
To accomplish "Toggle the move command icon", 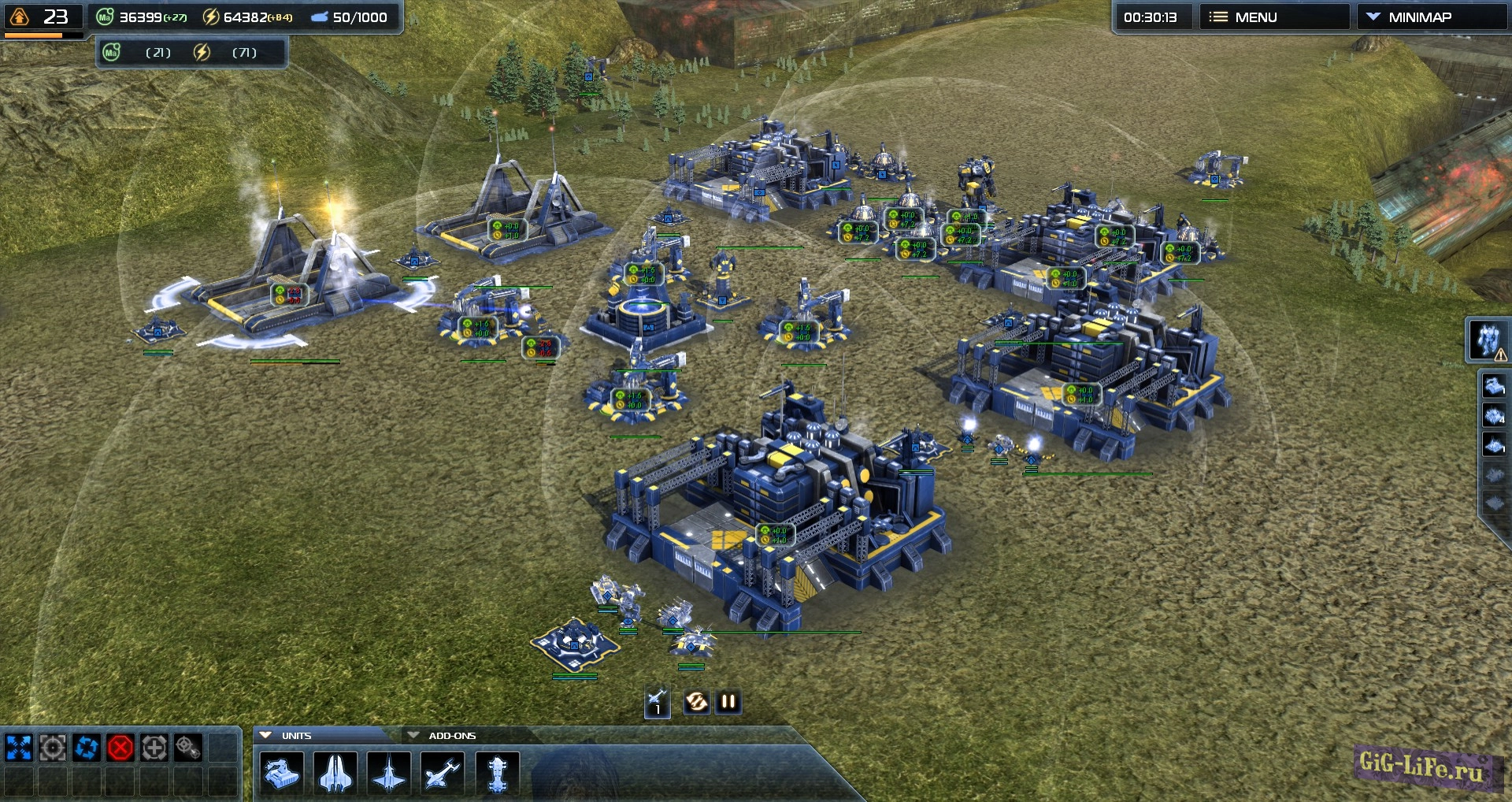I will [17, 748].
